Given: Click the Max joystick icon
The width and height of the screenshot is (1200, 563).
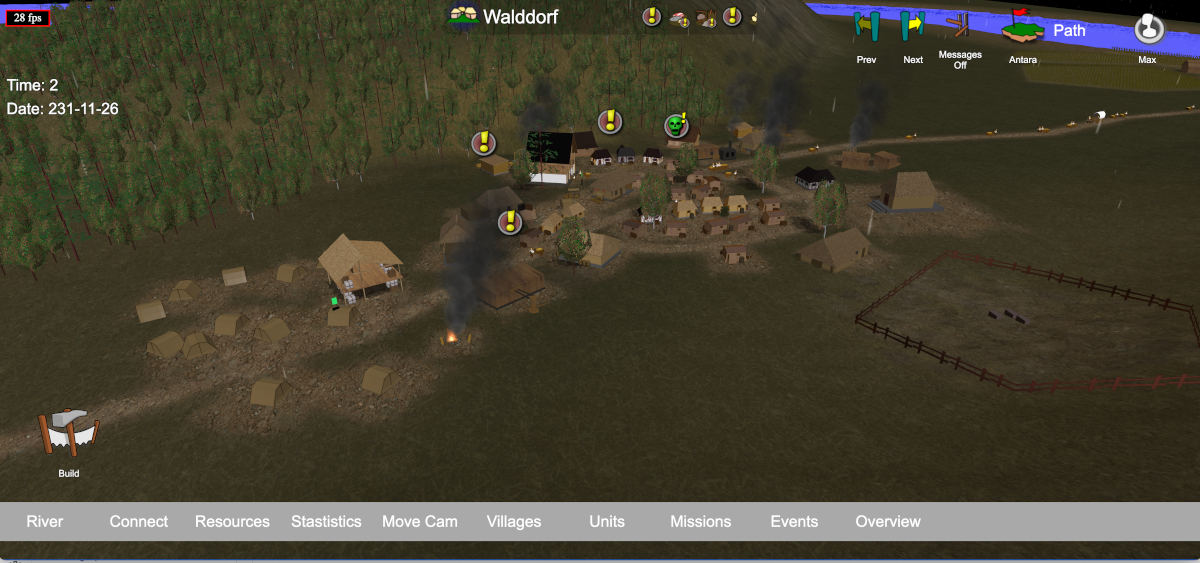Looking at the screenshot, I should click(1148, 28).
